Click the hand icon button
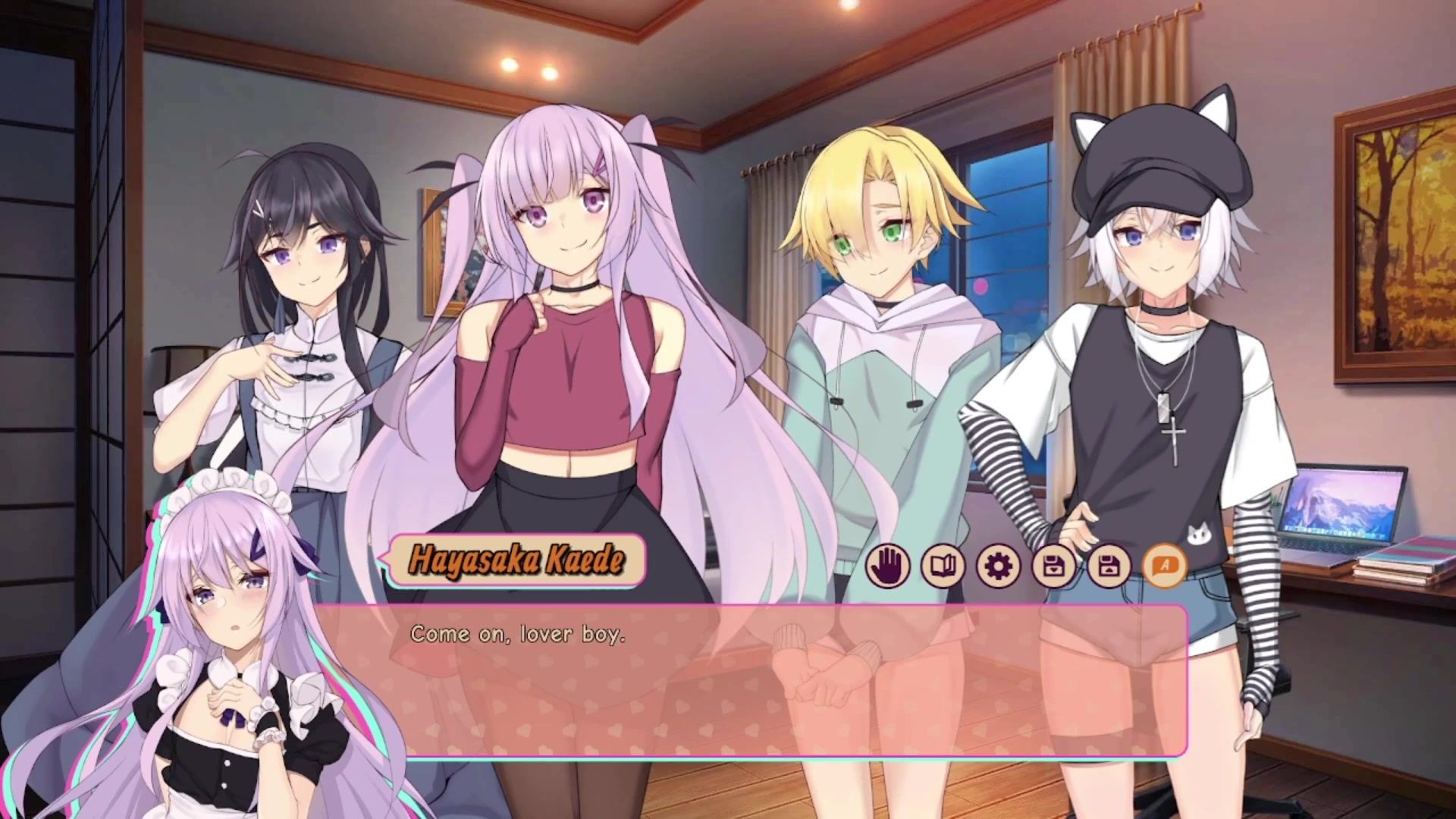 click(887, 565)
